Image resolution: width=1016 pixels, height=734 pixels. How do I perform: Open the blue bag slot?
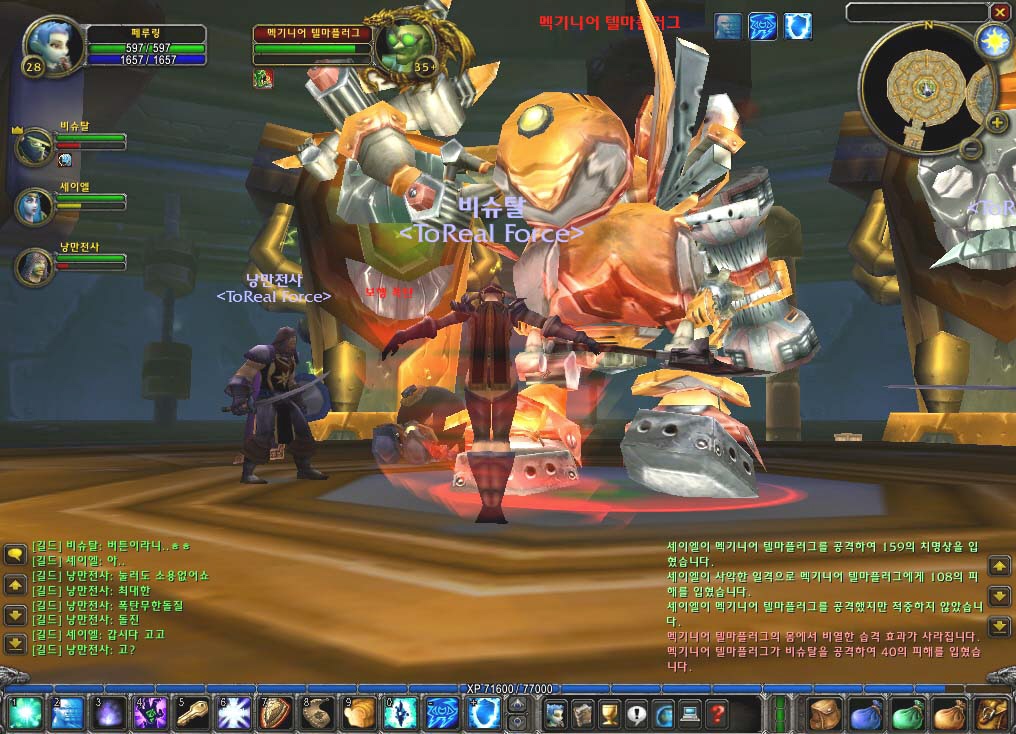(866, 714)
